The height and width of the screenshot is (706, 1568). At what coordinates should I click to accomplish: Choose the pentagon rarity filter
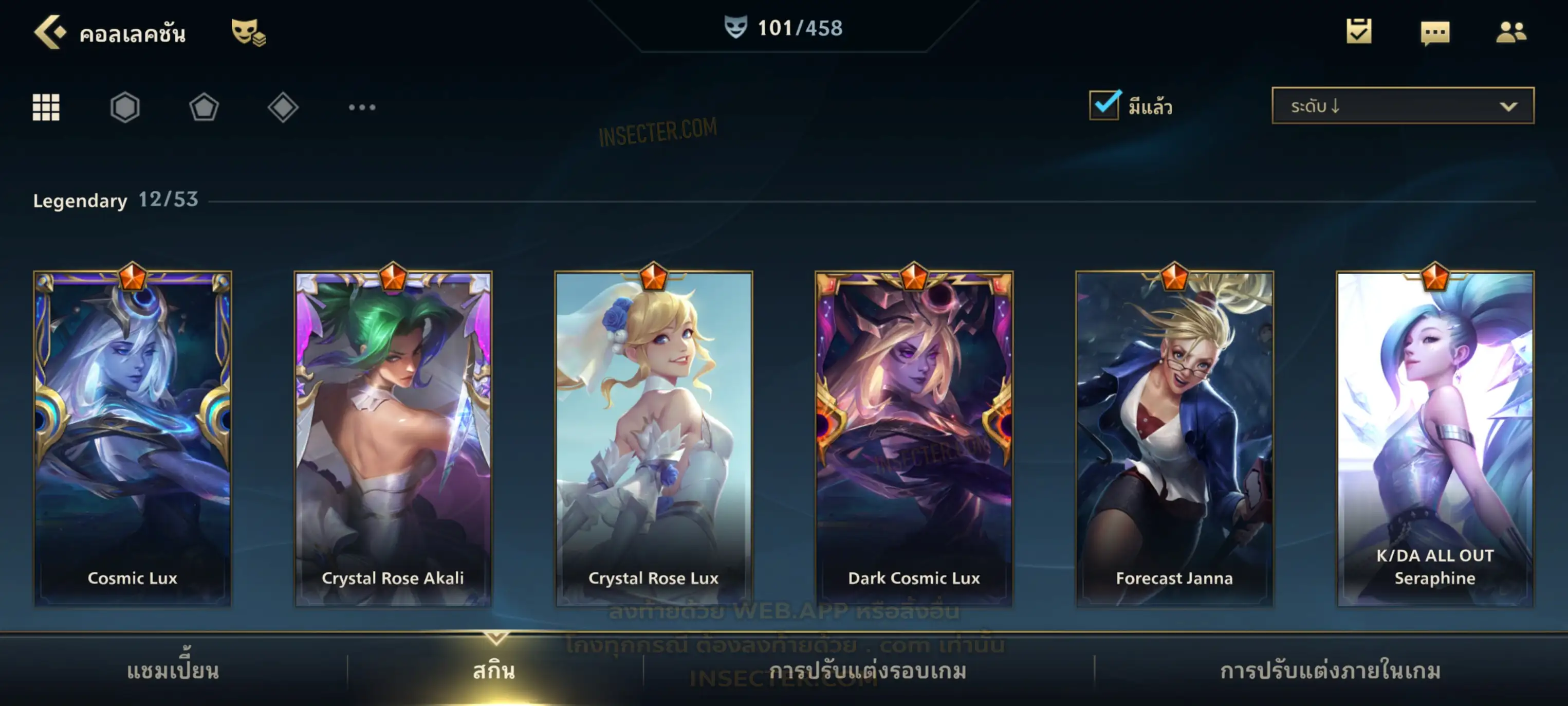click(204, 108)
